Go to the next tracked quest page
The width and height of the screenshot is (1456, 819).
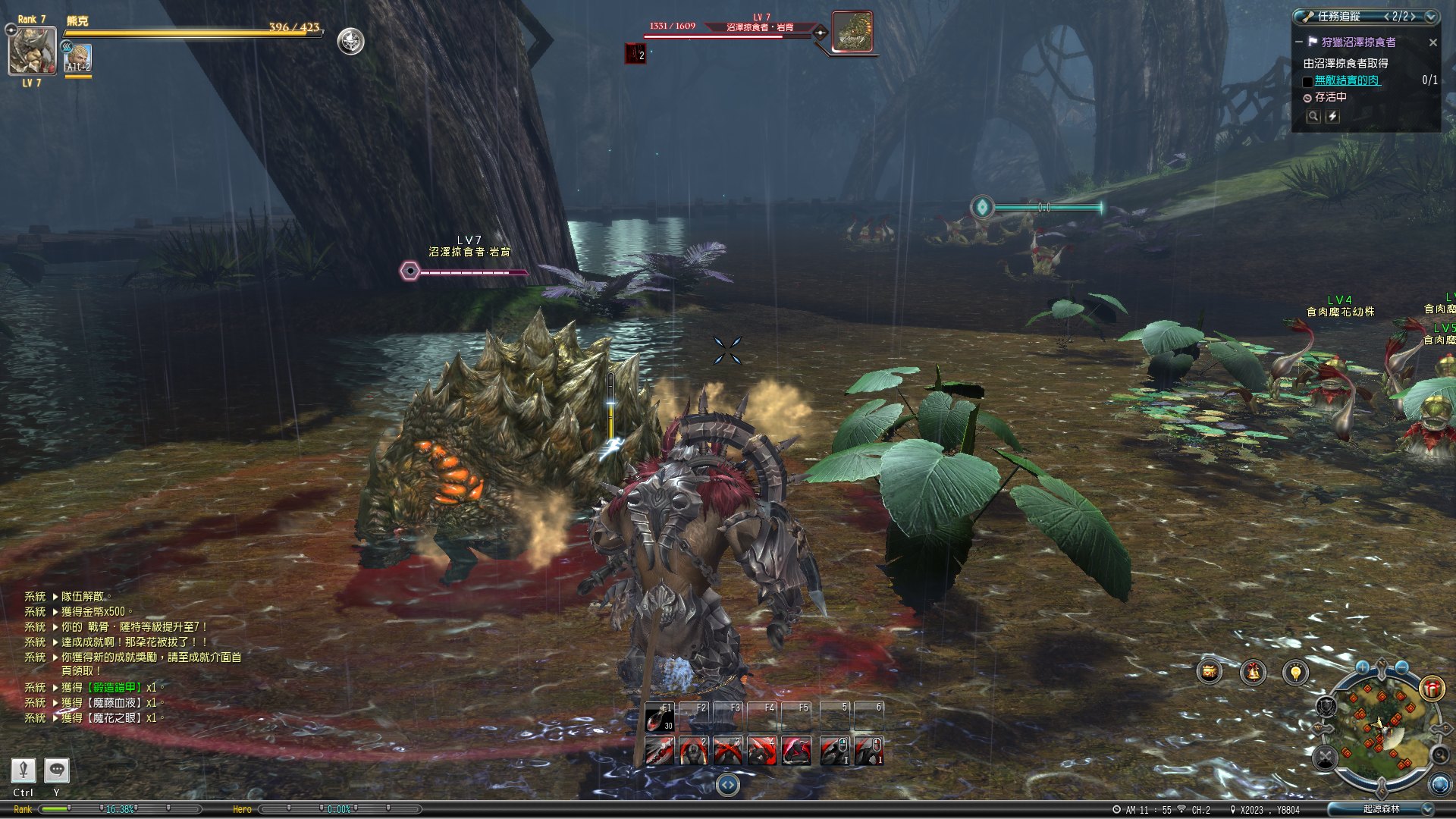[x=1414, y=16]
